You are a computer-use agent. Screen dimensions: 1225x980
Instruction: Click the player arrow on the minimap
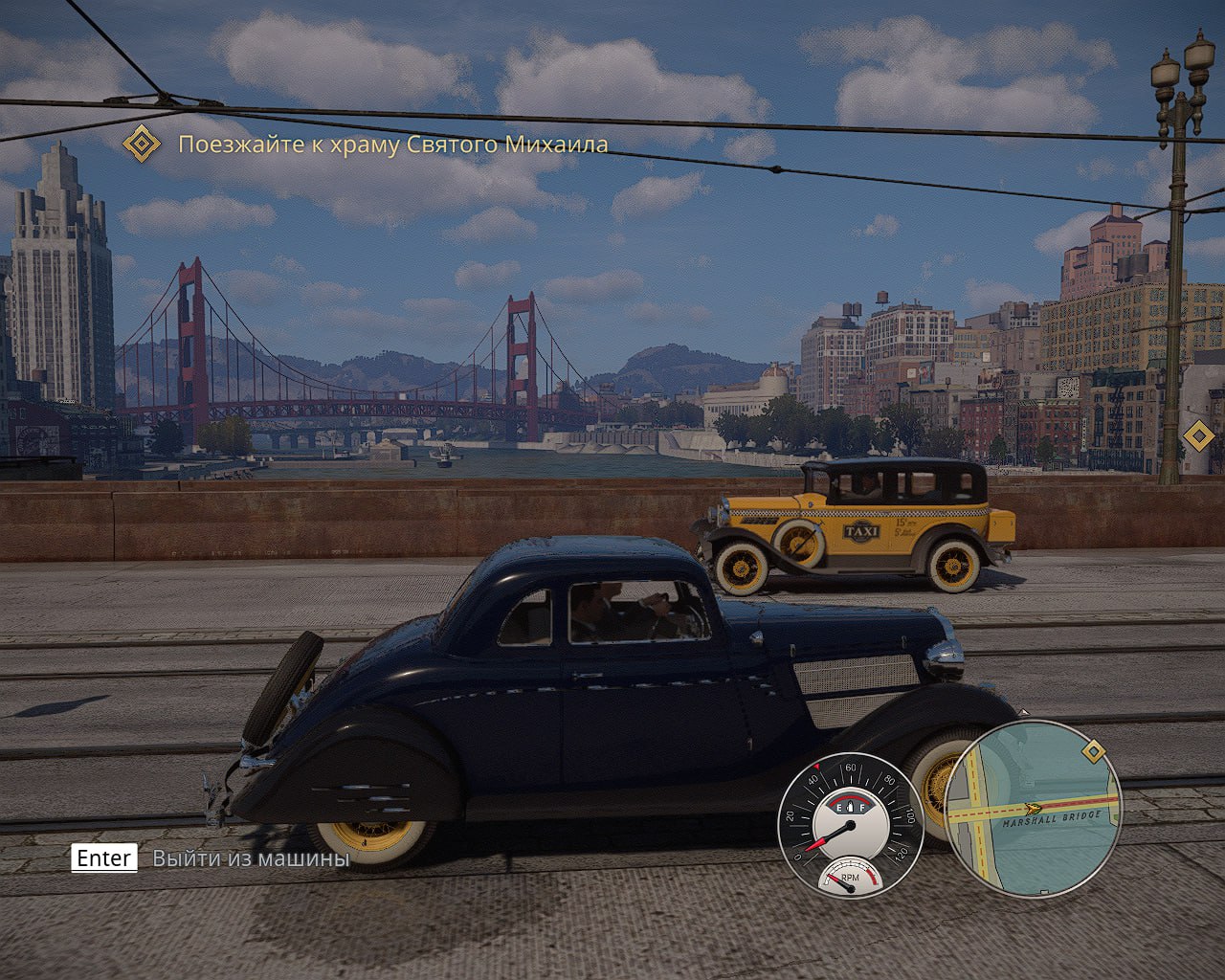(1032, 809)
